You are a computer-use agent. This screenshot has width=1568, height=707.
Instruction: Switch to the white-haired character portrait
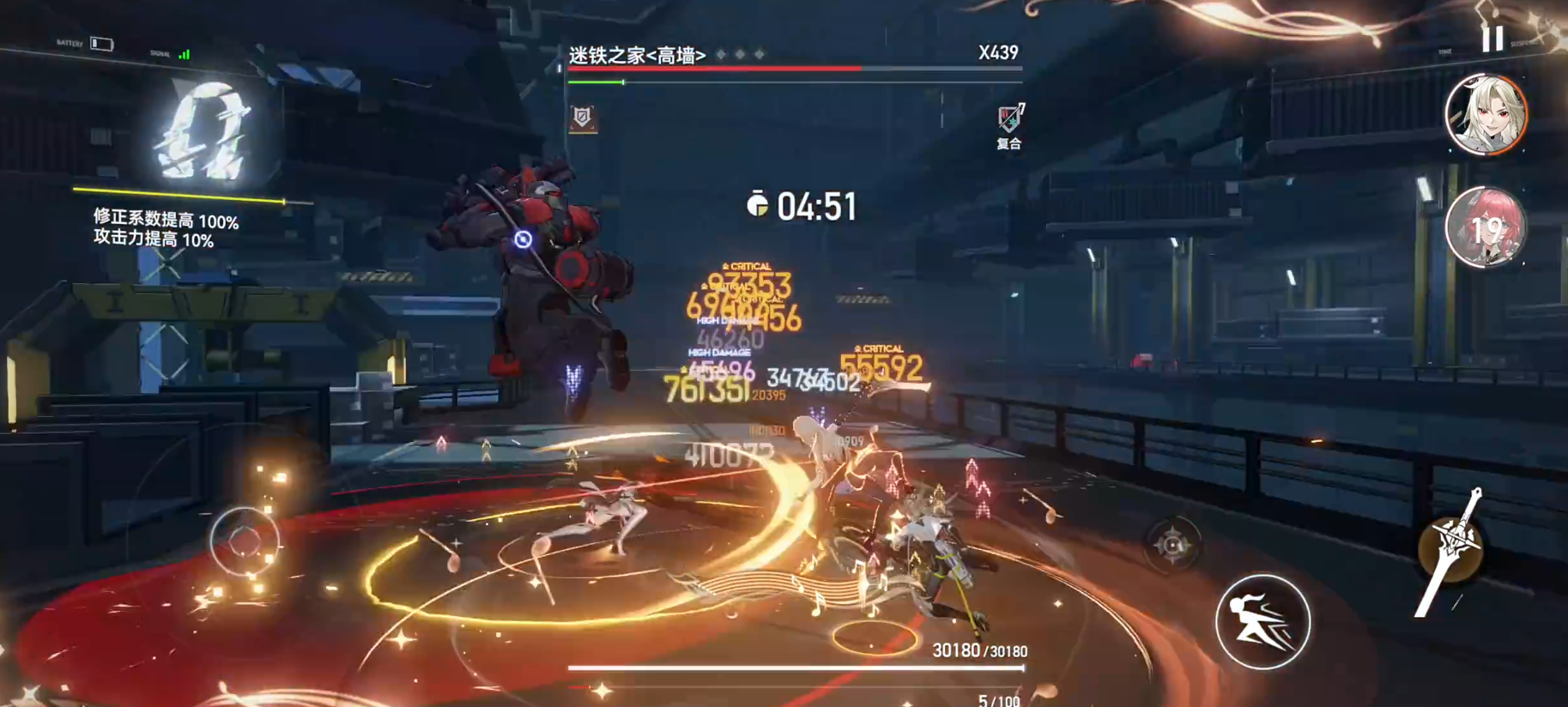click(x=1486, y=115)
